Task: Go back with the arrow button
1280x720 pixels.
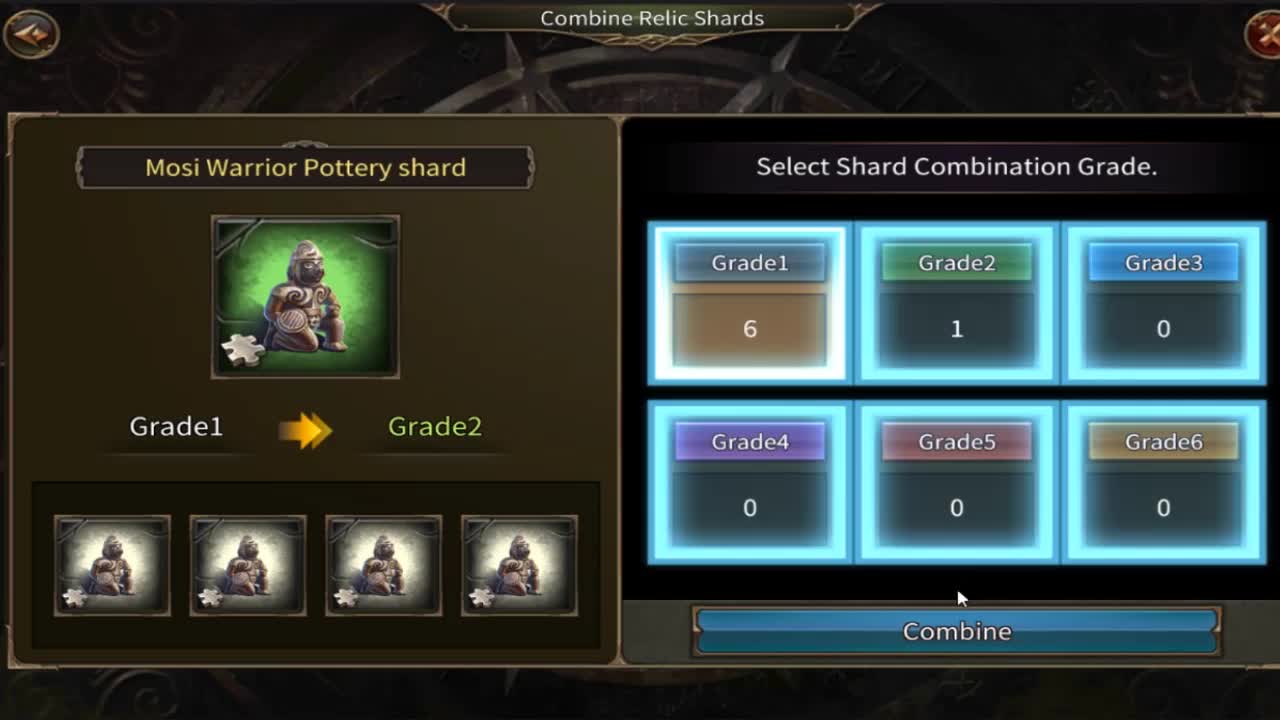Action: [30, 34]
